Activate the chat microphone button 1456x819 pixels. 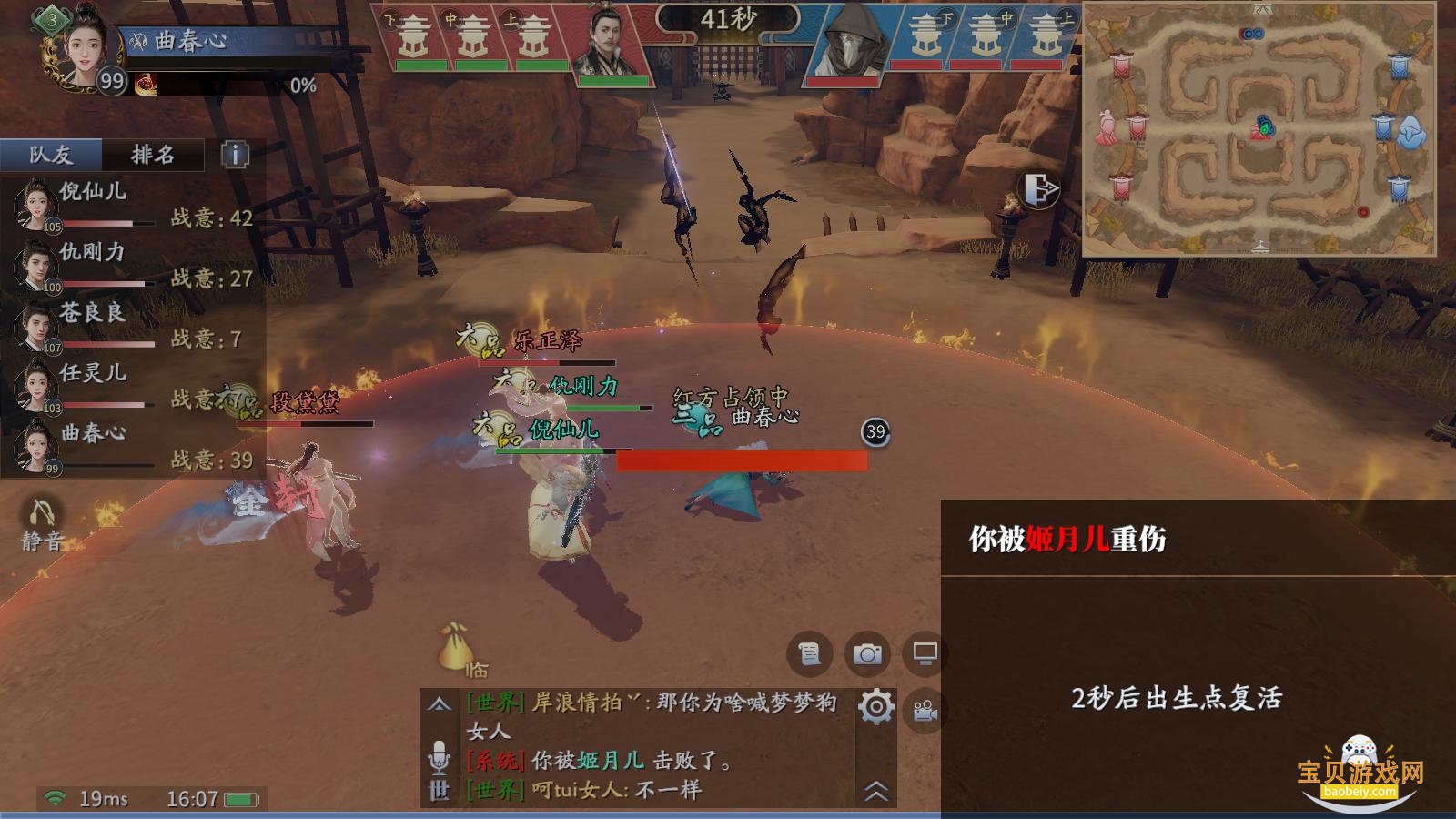tap(440, 755)
